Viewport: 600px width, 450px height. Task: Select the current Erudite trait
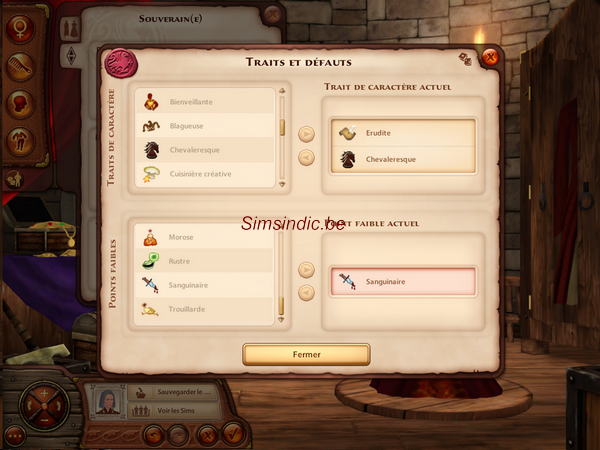(404, 134)
